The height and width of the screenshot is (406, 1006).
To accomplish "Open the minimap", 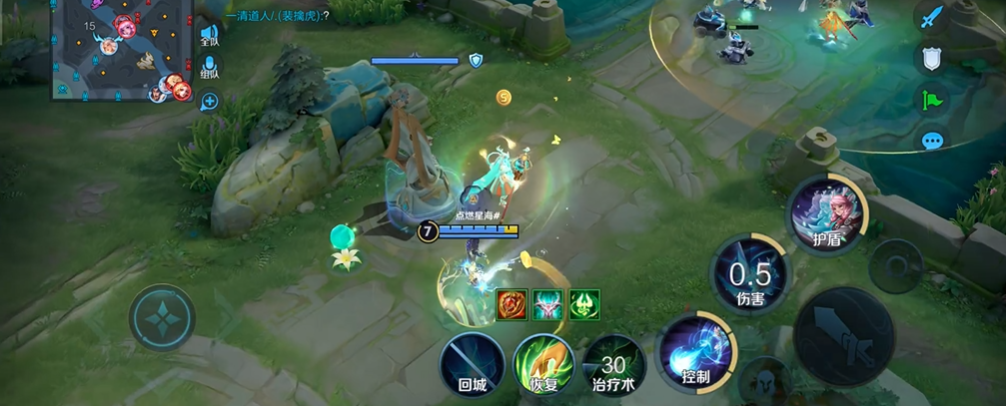I will pos(122,50).
